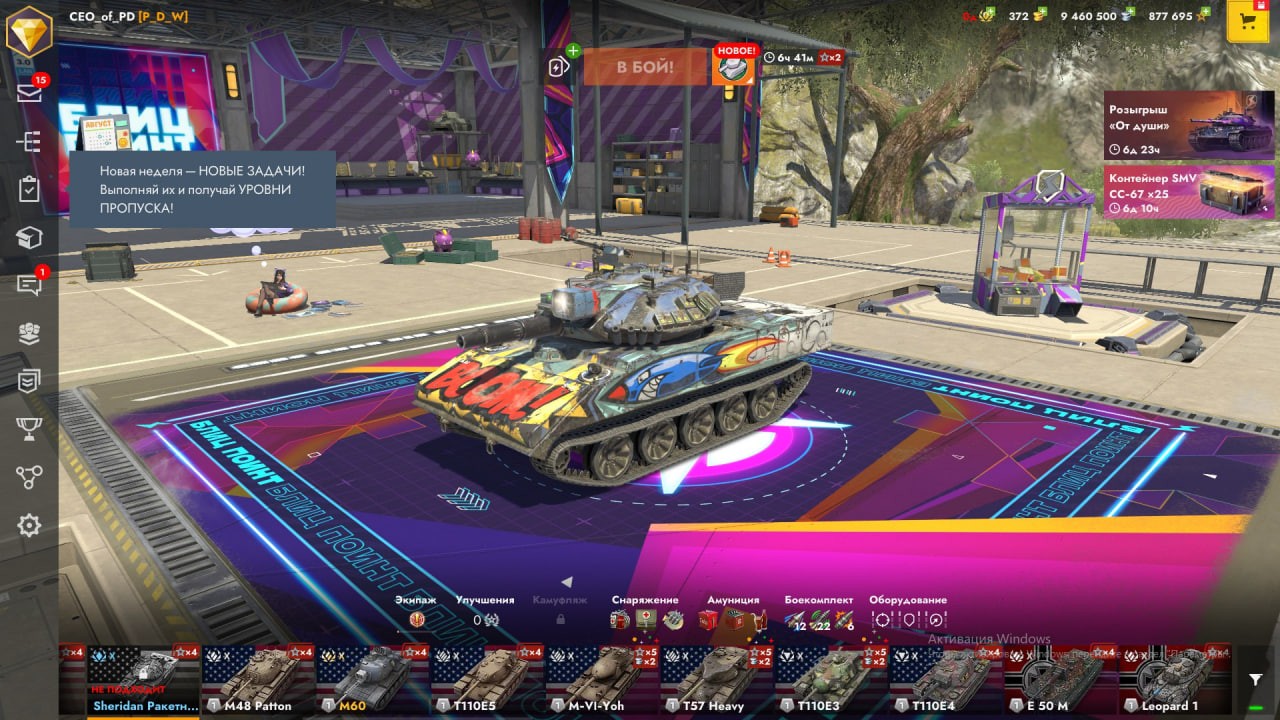Image resolution: width=1280 pixels, height=720 pixels.
Task: Open the mail inbox with 15 notifications
Action: pyautogui.click(x=29, y=93)
